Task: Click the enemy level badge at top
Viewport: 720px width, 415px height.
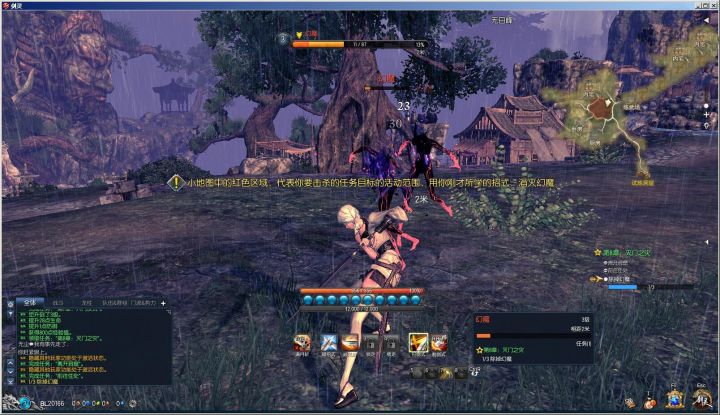Action: pos(284,39)
